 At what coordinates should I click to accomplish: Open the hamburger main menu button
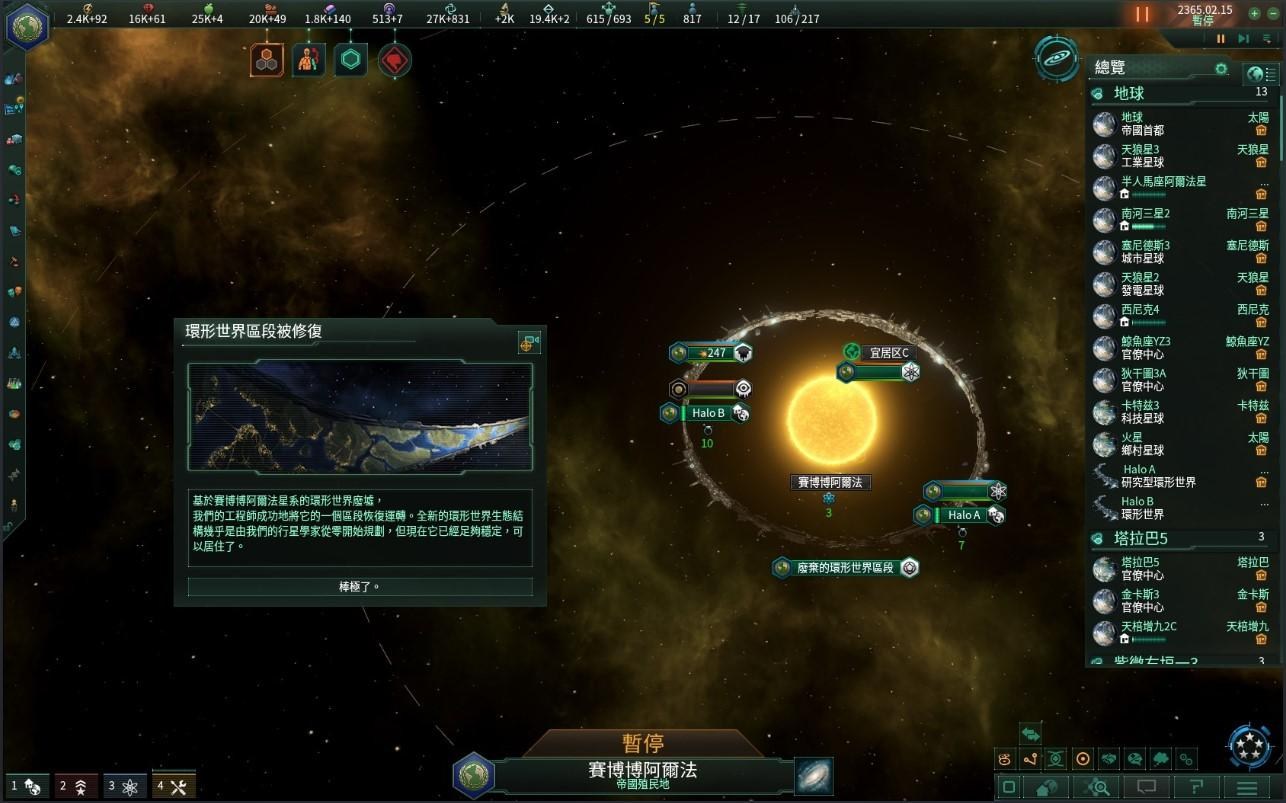pos(1246,788)
